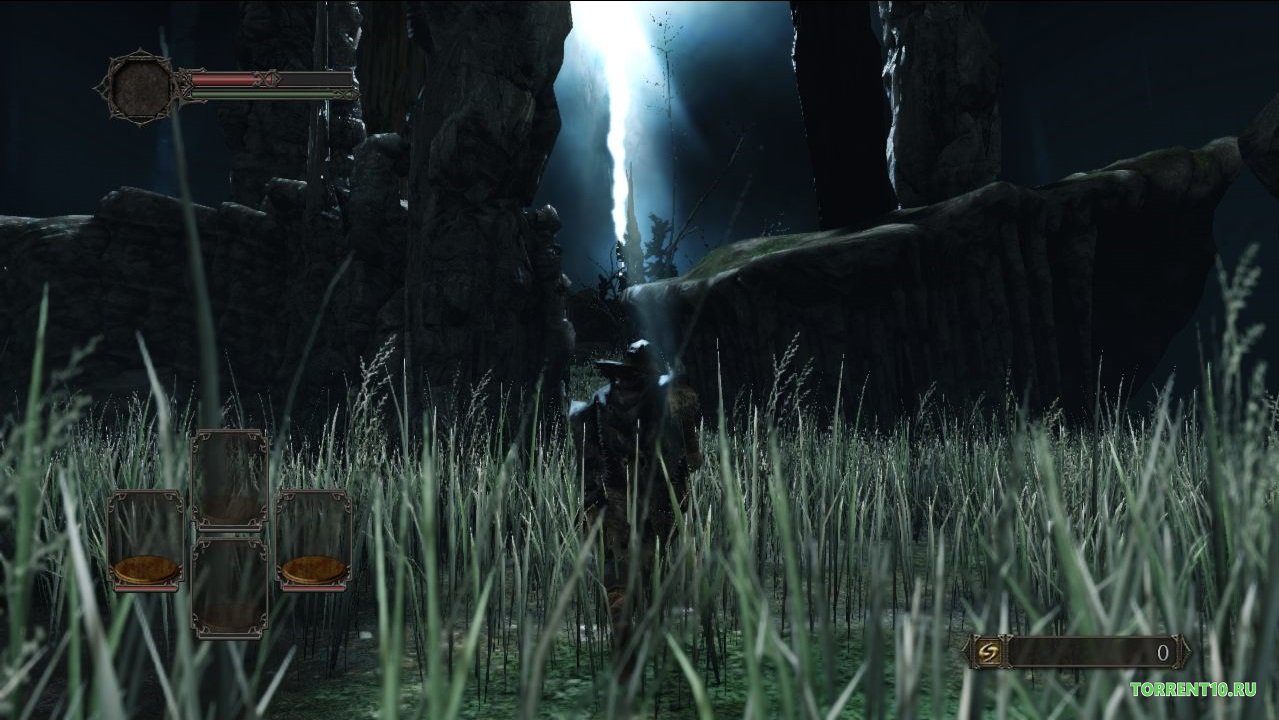Select the right-hand weapon slot
This screenshot has height=720, width=1279.
[x=313, y=541]
